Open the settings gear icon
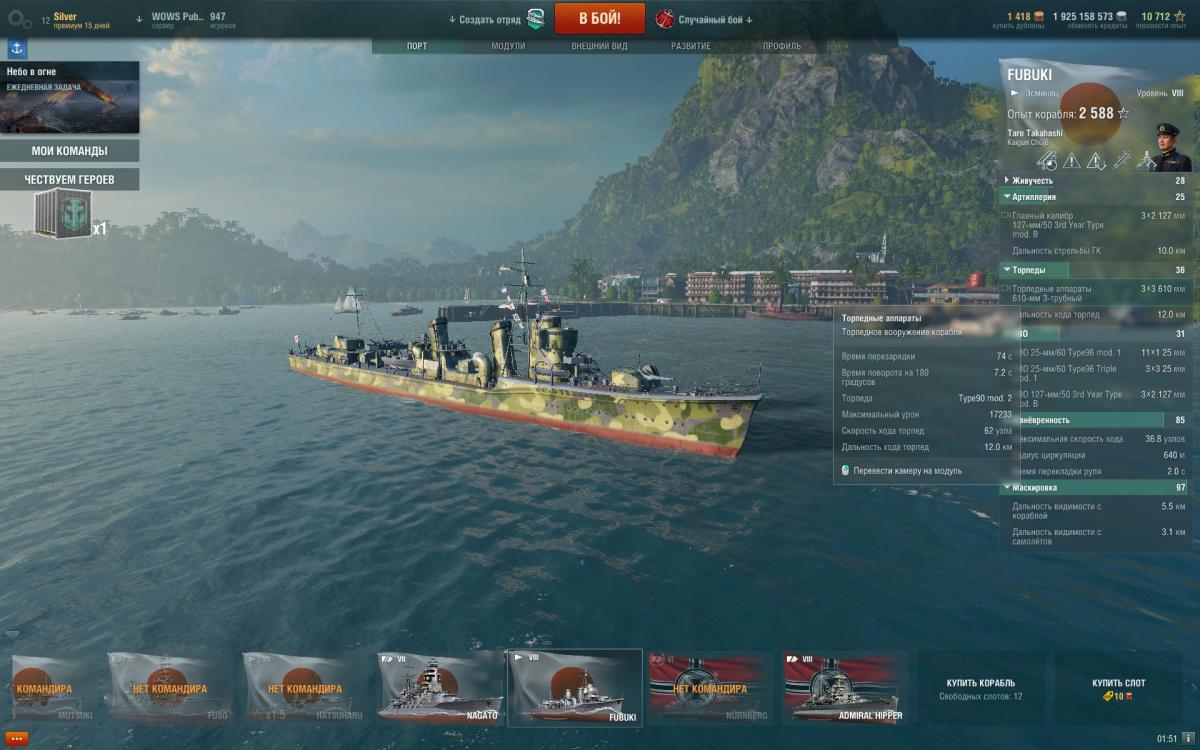1200x750 pixels. click(19, 18)
